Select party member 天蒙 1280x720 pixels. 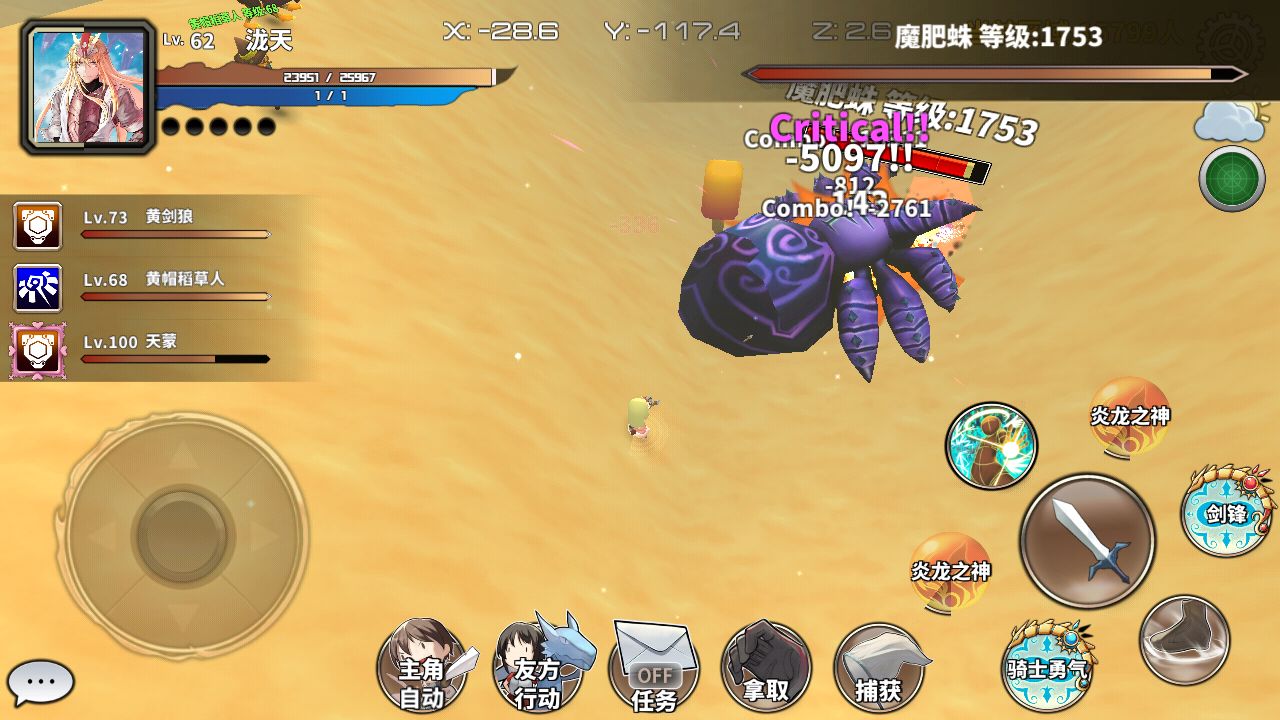38,350
